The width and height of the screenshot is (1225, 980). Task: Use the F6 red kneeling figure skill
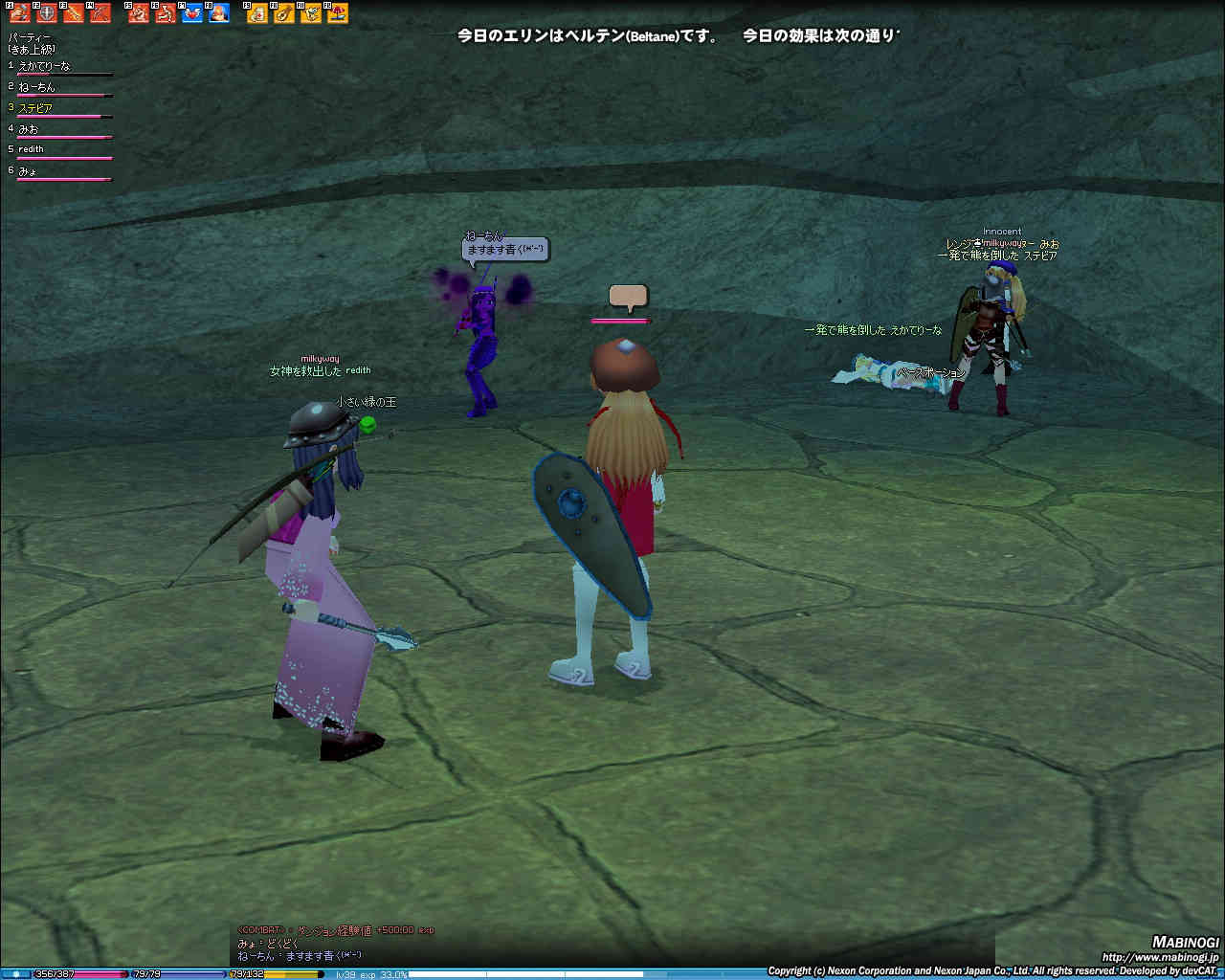166,12
